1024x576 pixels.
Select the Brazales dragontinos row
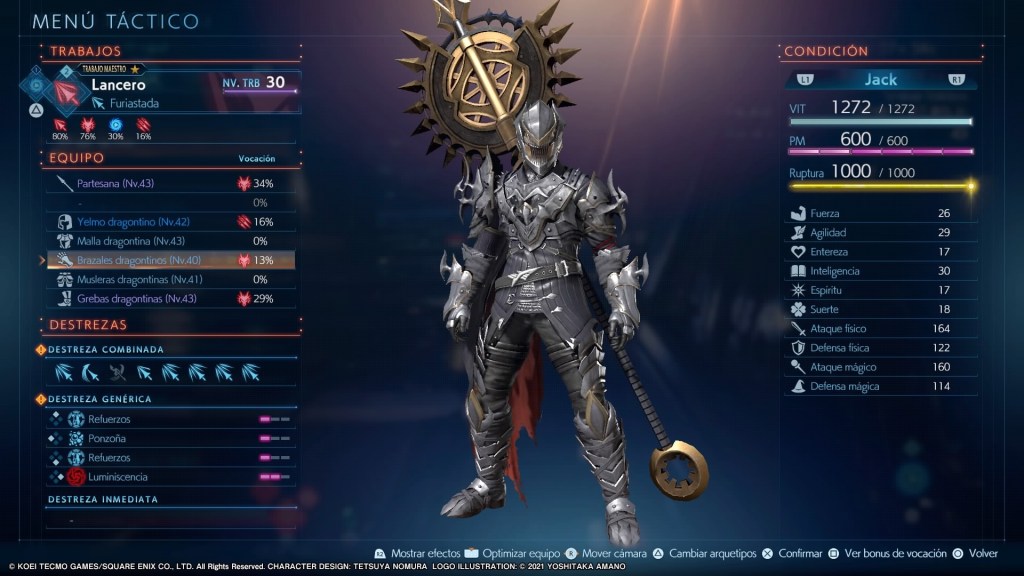click(x=135, y=260)
